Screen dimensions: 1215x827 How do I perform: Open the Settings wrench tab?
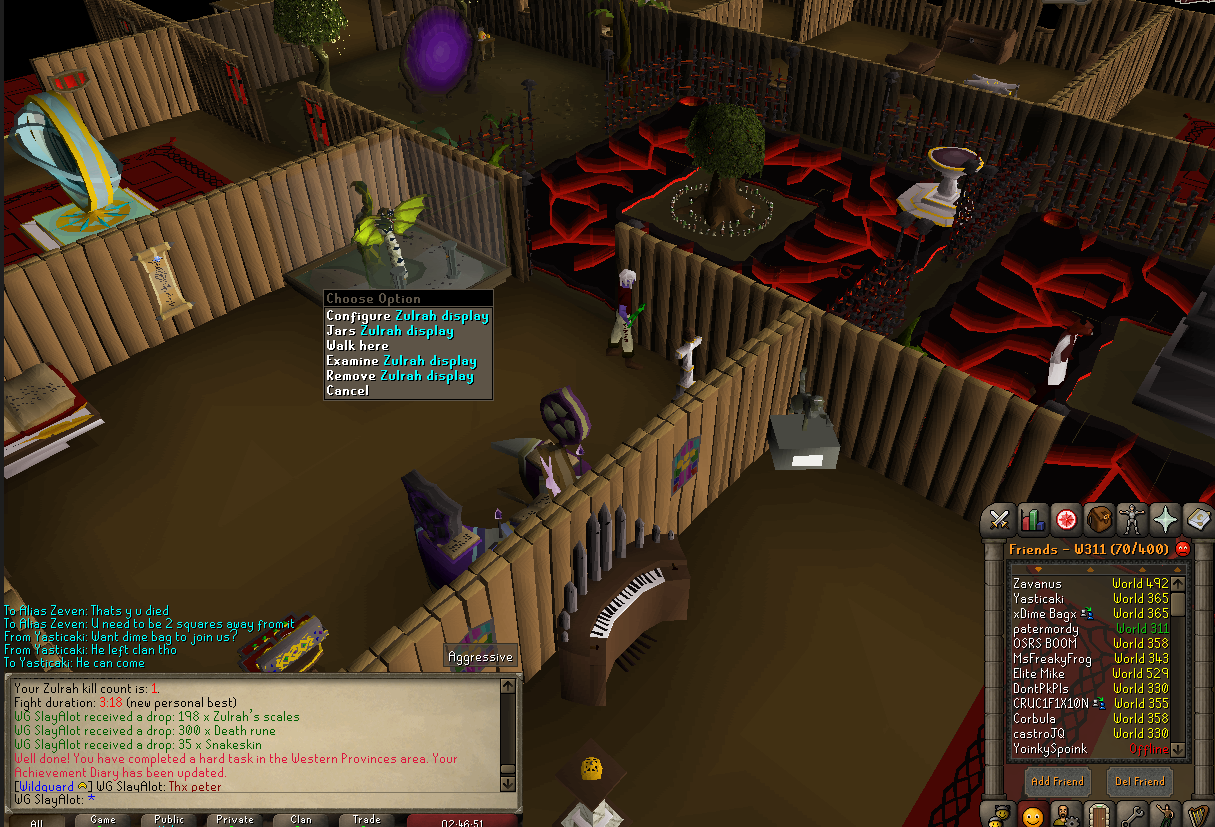tap(1132, 815)
